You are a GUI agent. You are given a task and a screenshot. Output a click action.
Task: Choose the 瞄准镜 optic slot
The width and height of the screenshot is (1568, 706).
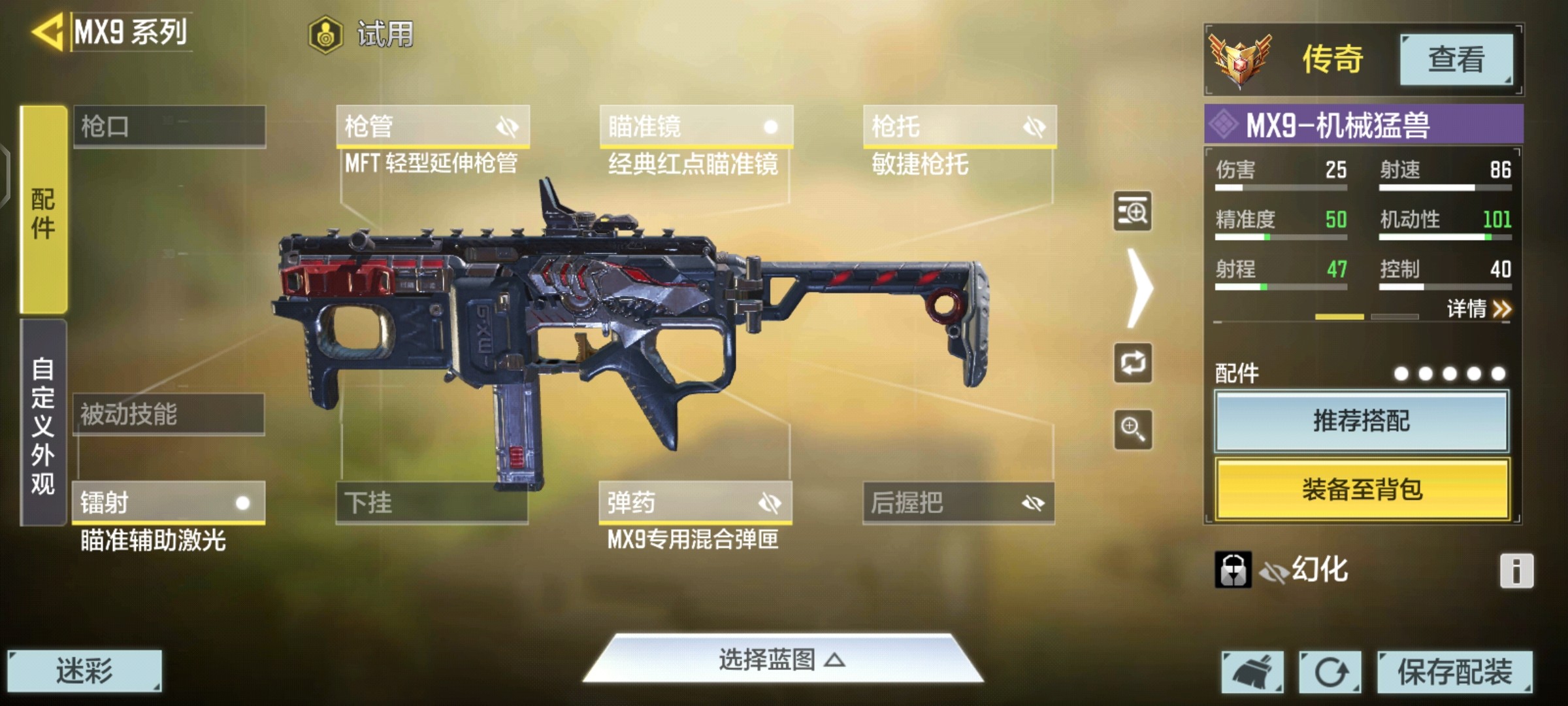696,126
